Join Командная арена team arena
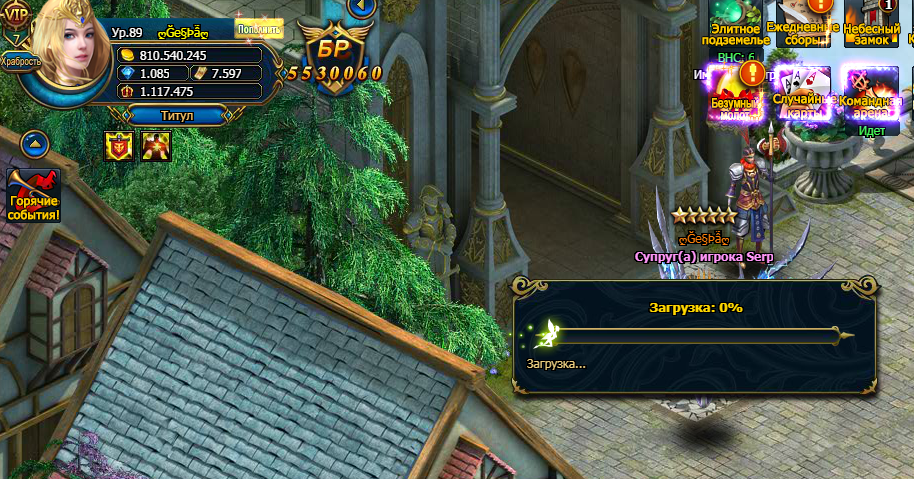Image resolution: width=914 pixels, height=479 pixels. 869,93
